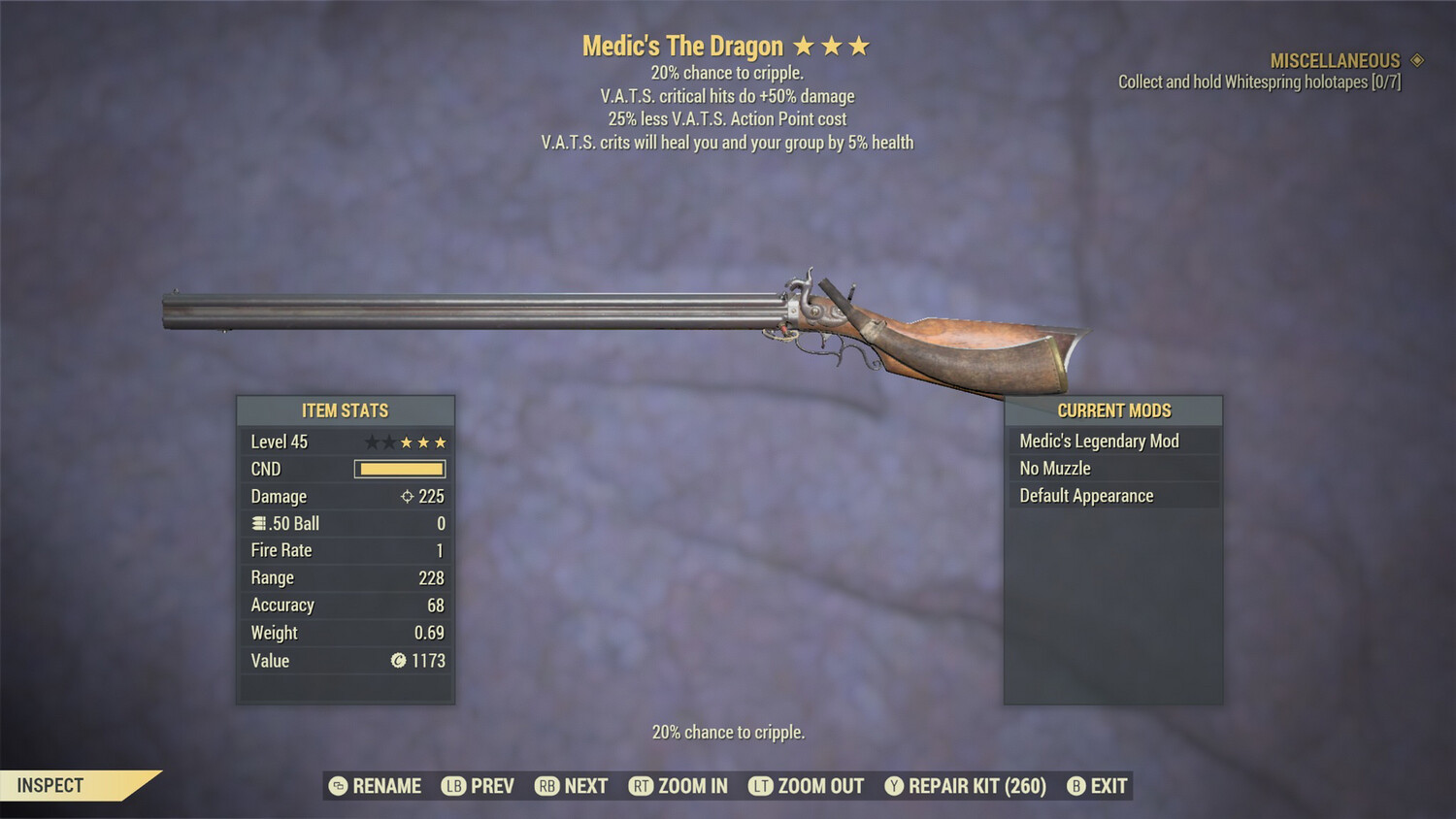Click the B icon next to Exit
The height and width of the screenshot is (819, 1456).
(1075, 786)
